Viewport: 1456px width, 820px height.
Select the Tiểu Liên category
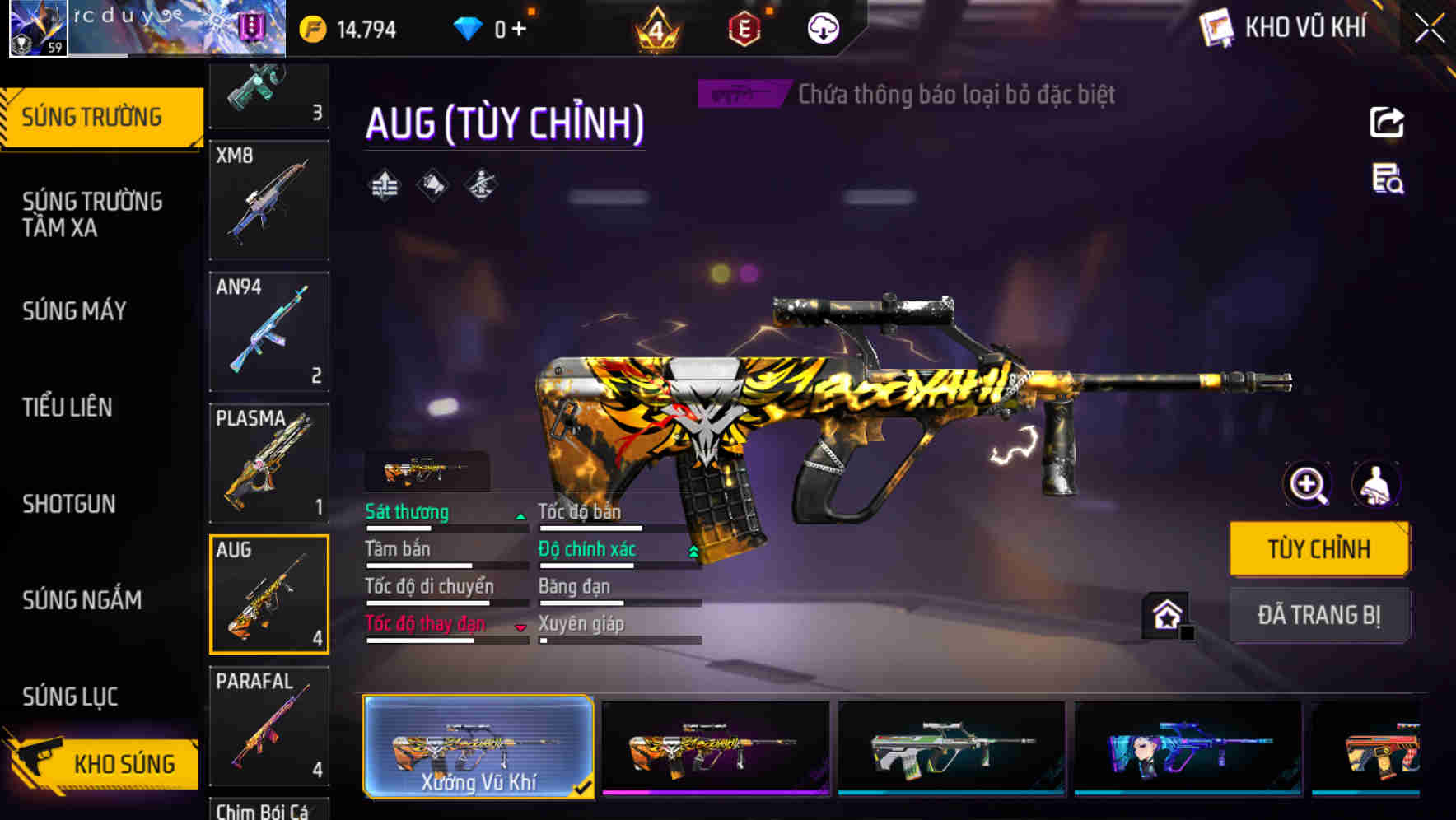(68, 408)
